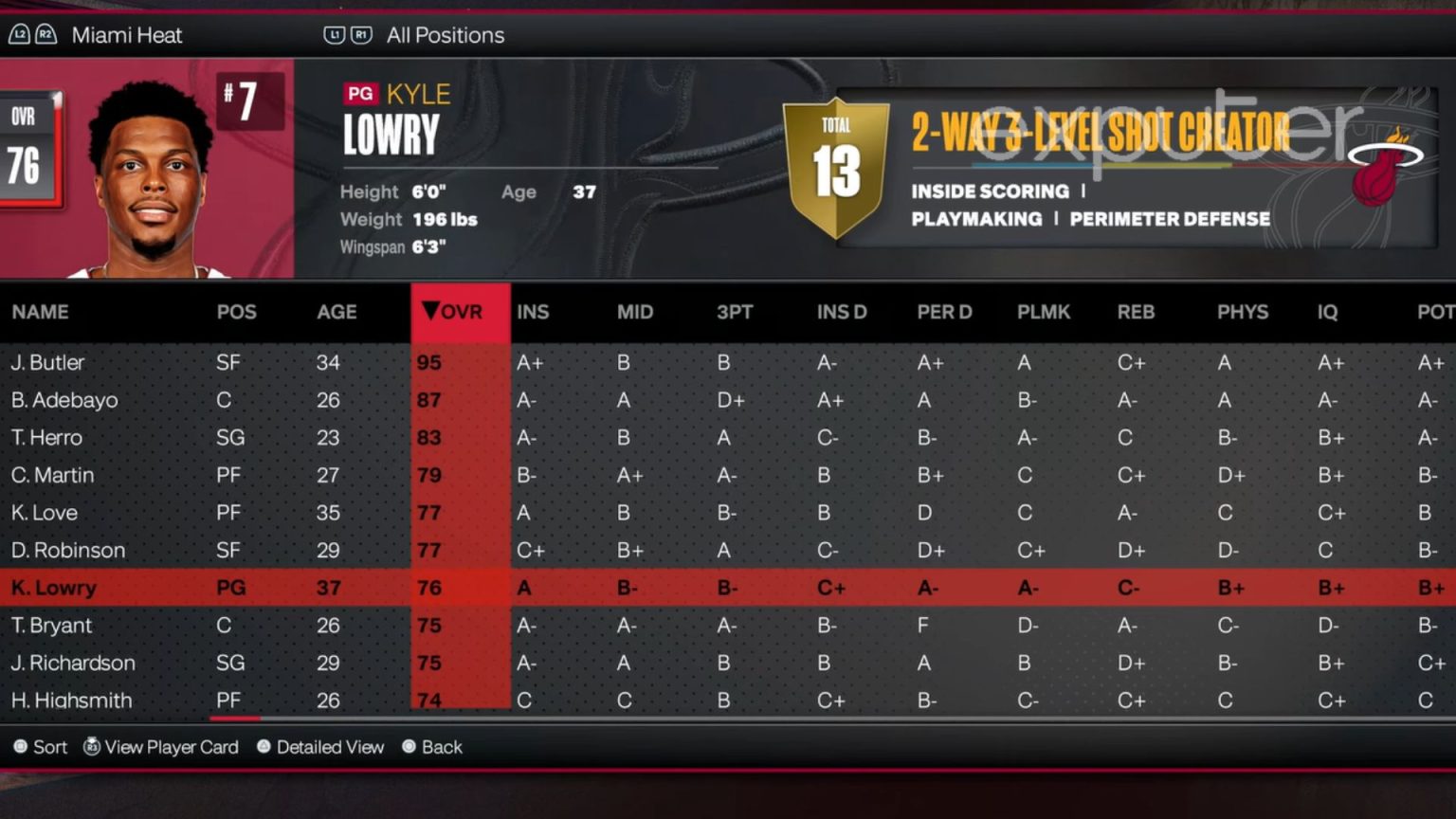Expand the Miami Heat team selector
Image resolution: width=1456 pixels, height=819 pixels.
126,35
